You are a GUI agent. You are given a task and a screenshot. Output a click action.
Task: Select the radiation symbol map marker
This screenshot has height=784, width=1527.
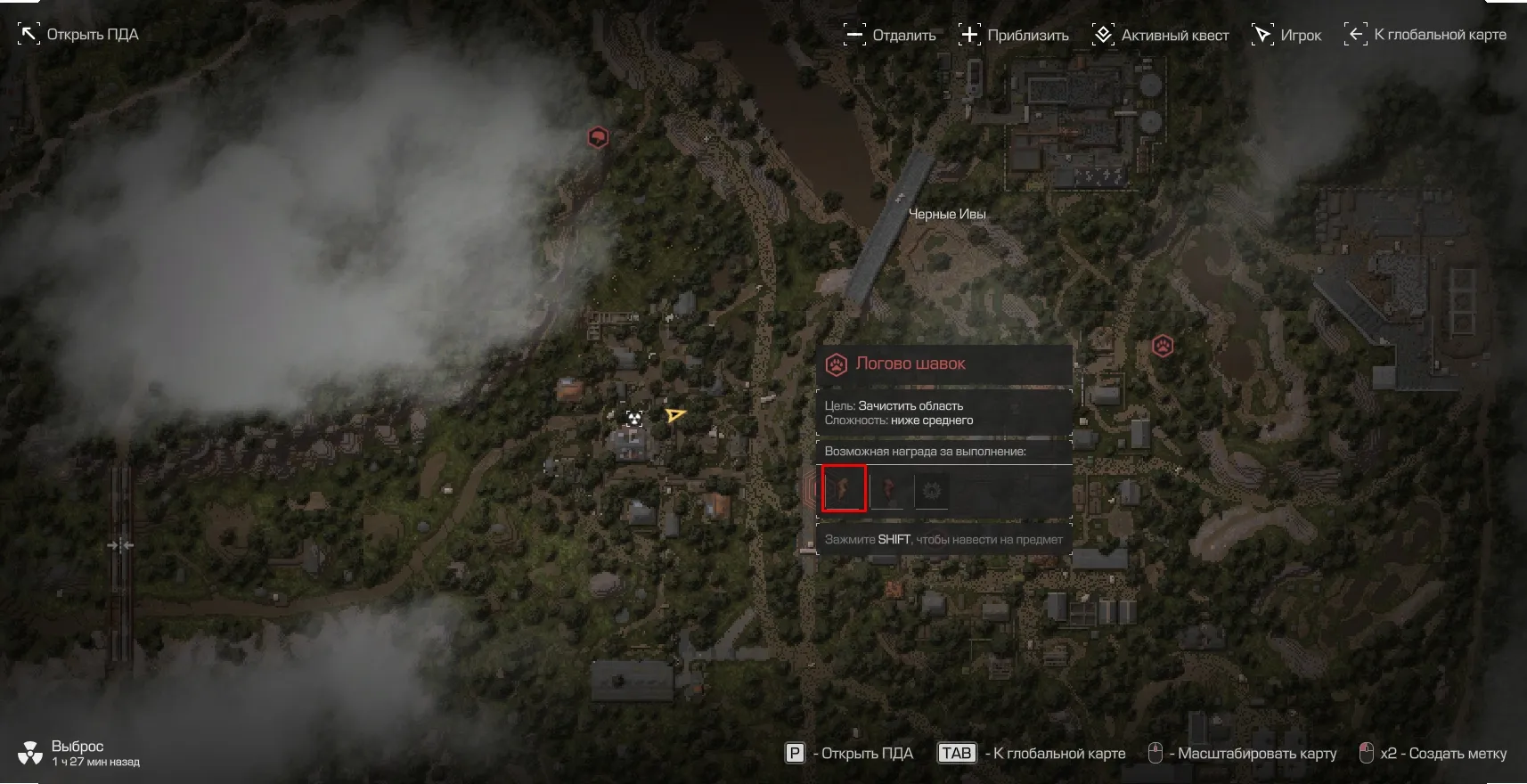tap(634, 418)
